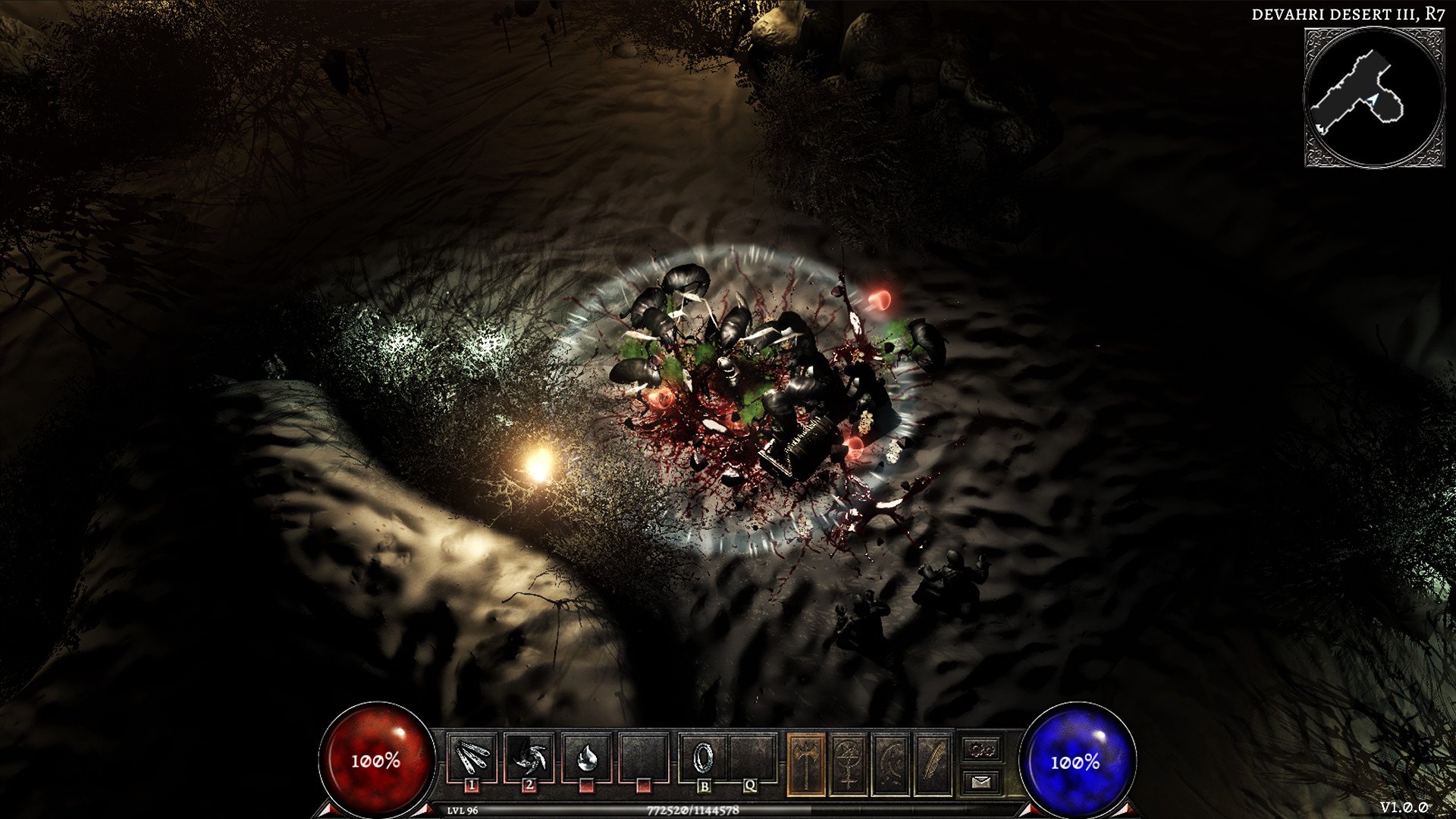Screen dimensions: 1456x819
Task: Open the axe emblem menu panel
Action: pos(806,764)
